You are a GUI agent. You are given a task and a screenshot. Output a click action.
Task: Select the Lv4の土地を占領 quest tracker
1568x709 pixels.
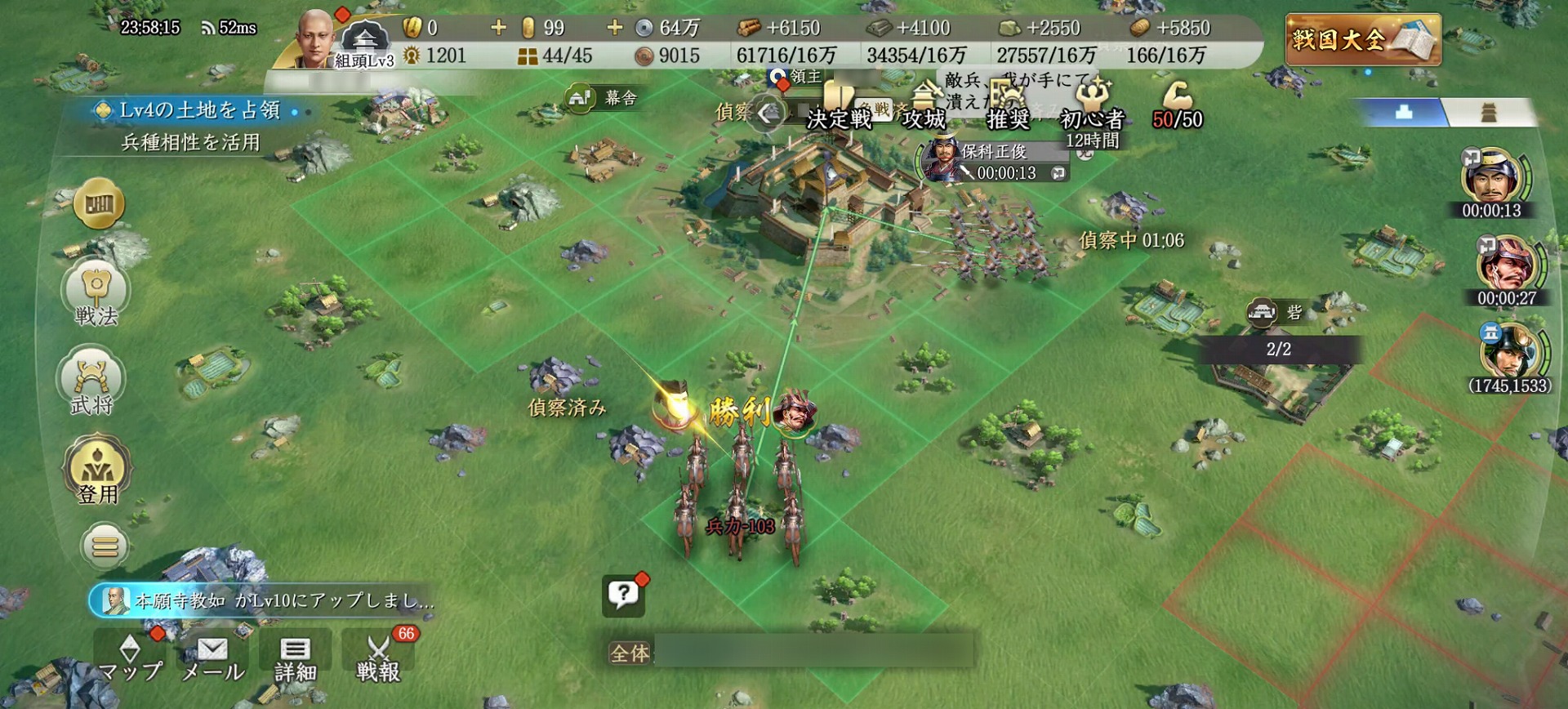(198, 110)
